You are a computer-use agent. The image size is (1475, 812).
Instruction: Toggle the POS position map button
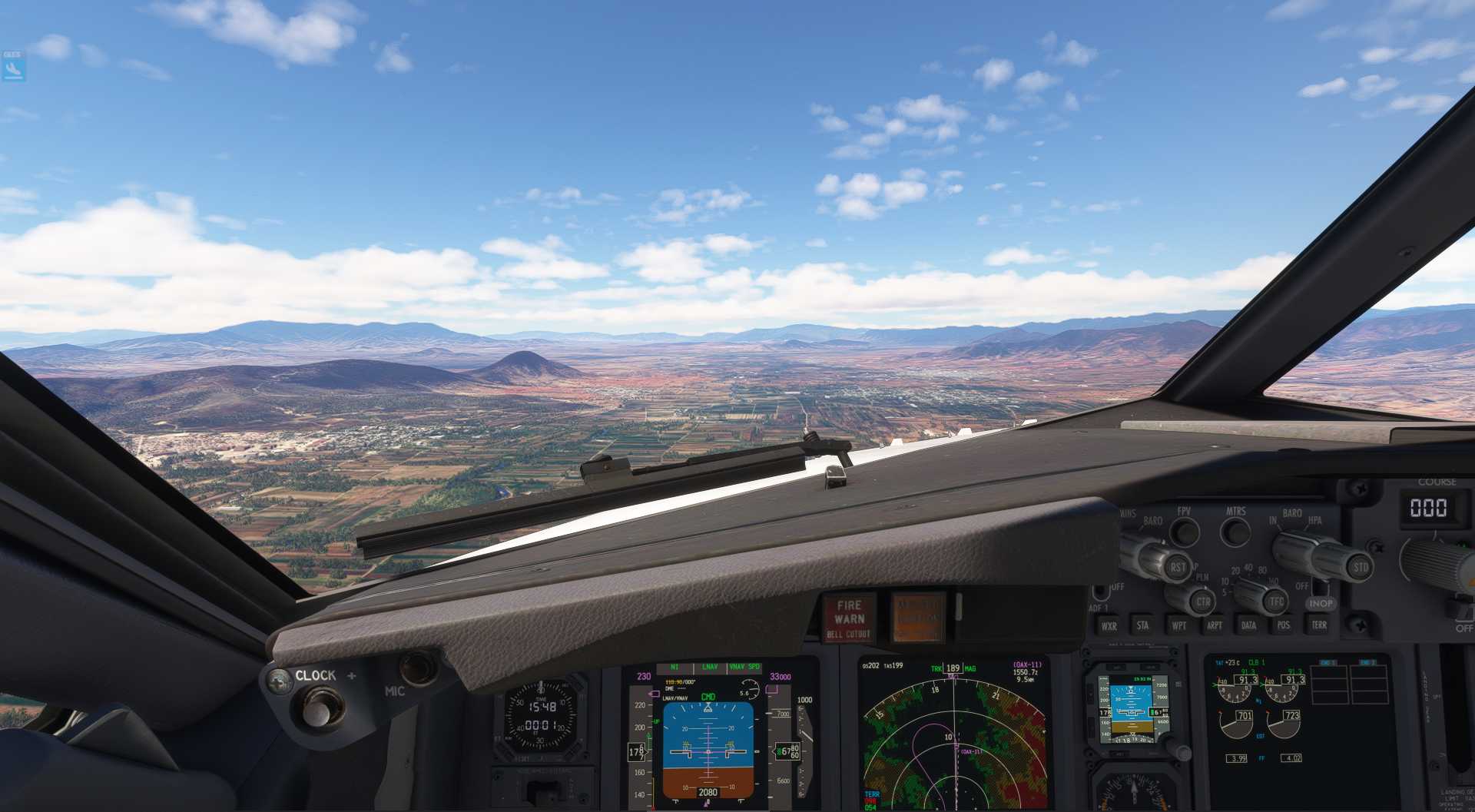point(1284,625)
